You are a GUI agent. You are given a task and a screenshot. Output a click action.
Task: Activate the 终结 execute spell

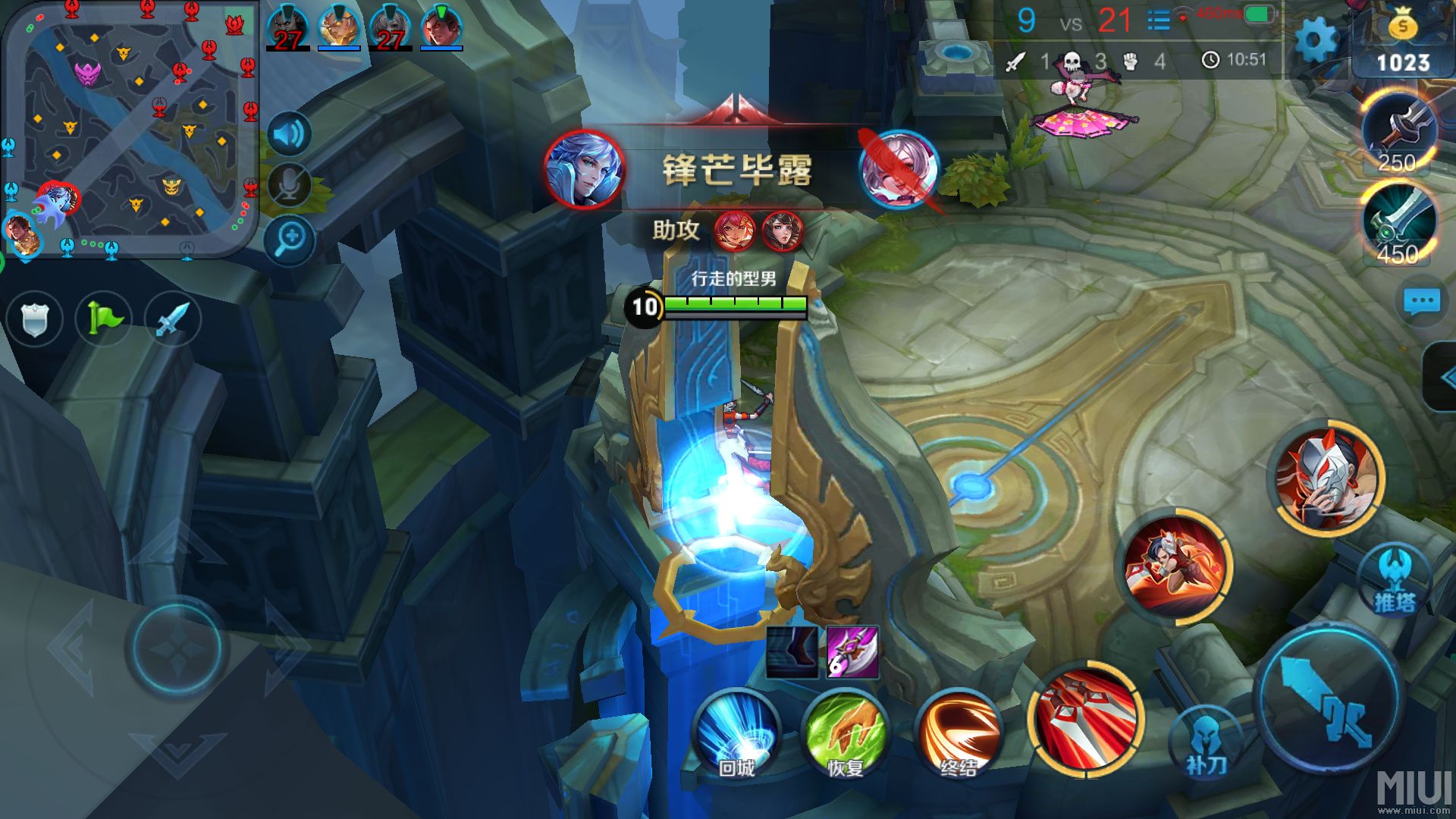pos(959,733)
